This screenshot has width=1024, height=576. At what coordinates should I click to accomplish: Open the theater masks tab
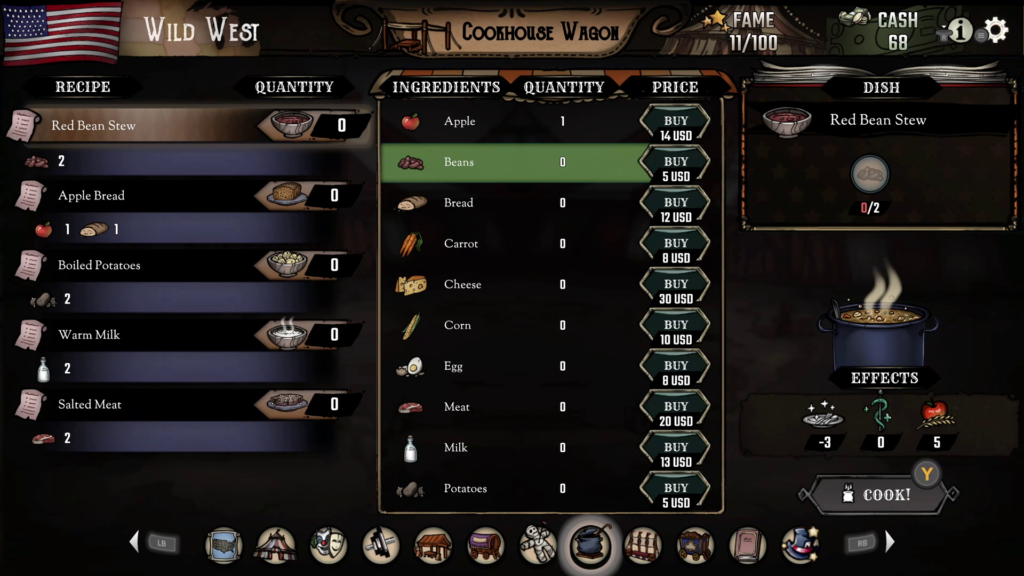click(328, 545)
